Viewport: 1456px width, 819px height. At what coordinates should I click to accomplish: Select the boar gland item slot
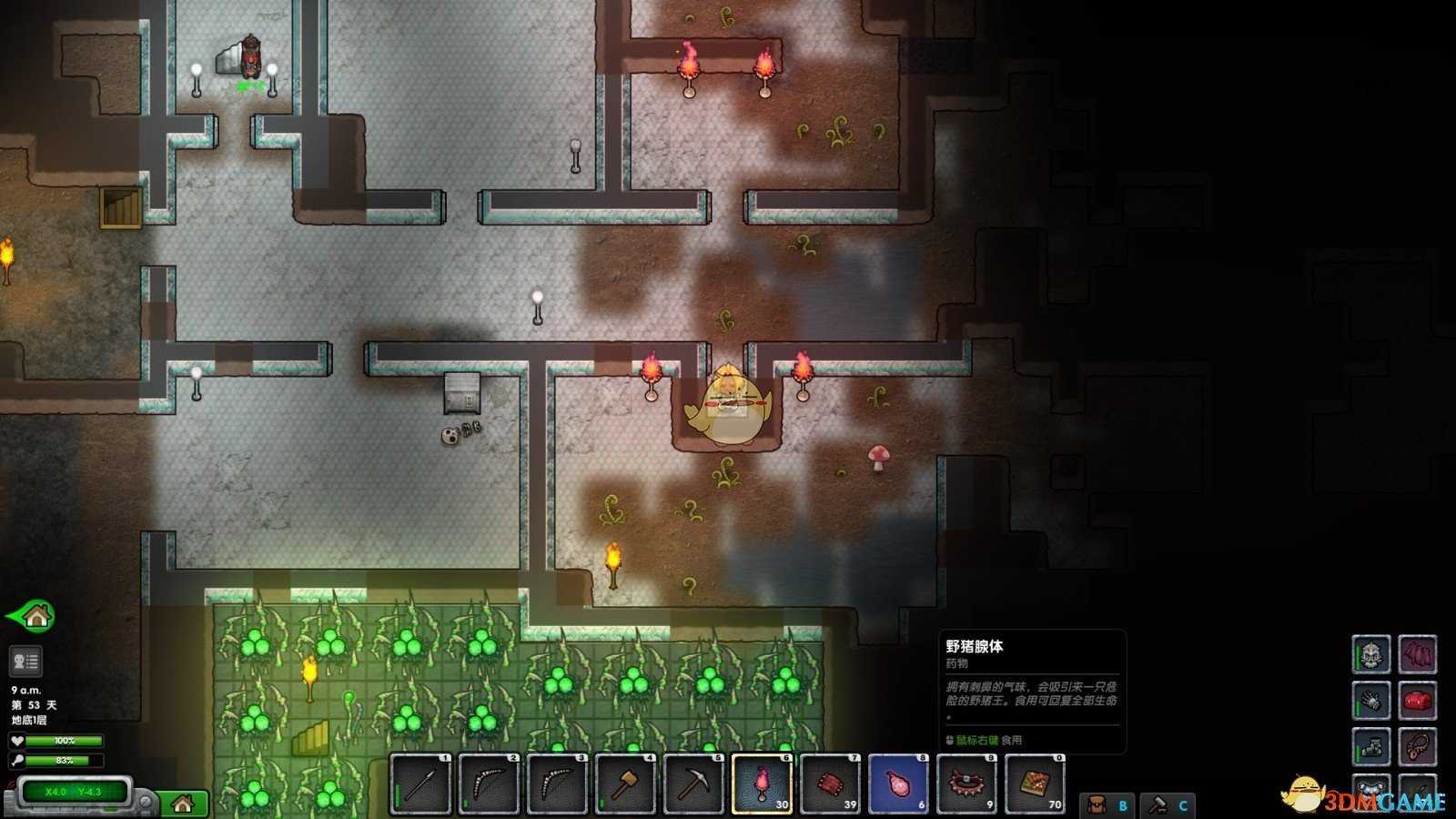(898, 784)
